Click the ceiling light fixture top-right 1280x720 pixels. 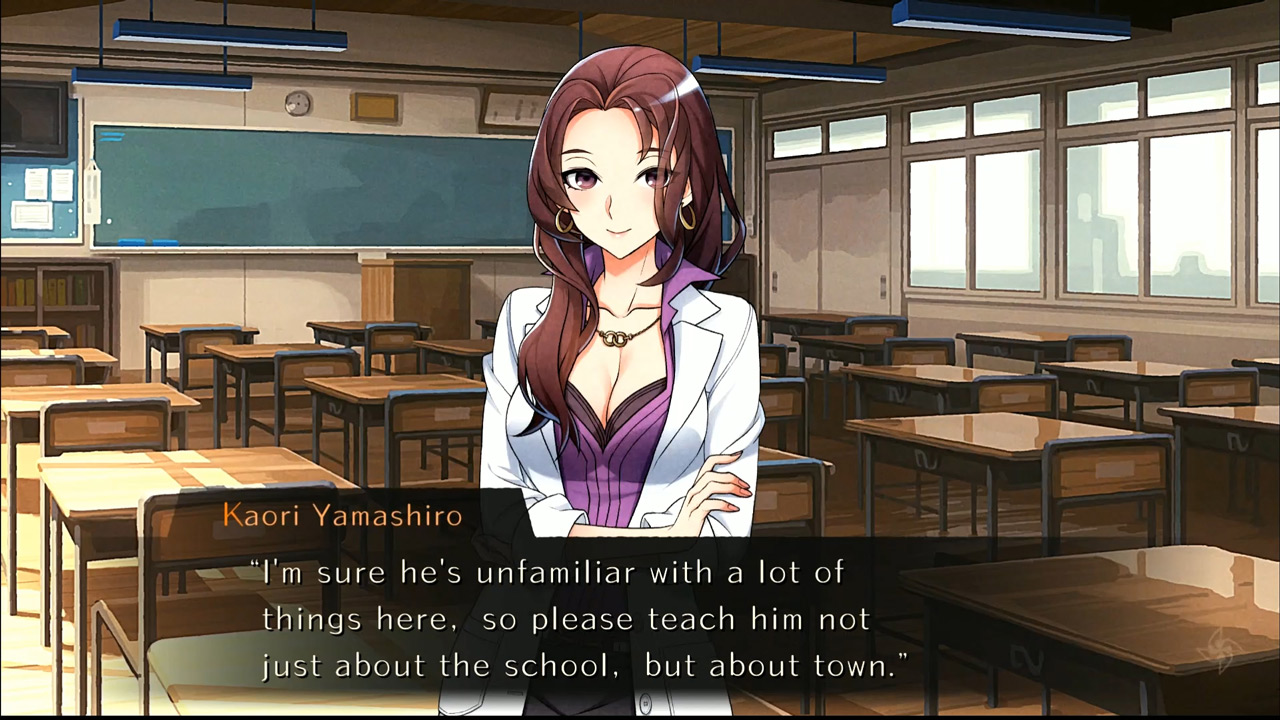coord(1010,18)
